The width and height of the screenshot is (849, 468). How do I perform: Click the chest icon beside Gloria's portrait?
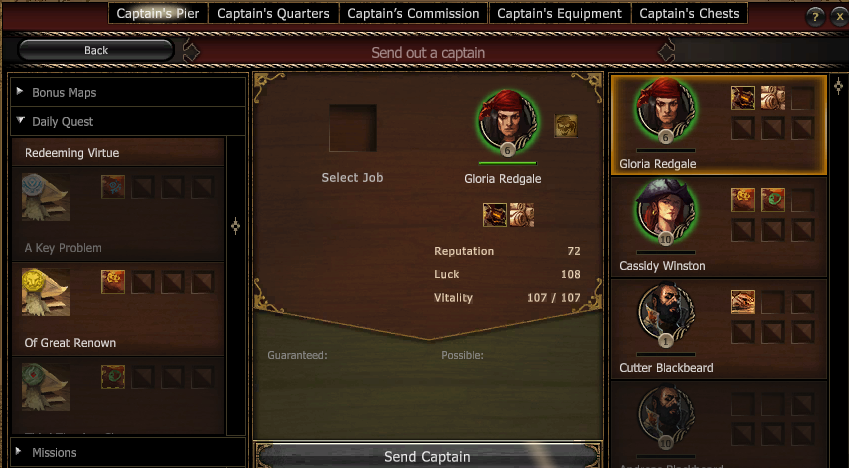(566, 126)
